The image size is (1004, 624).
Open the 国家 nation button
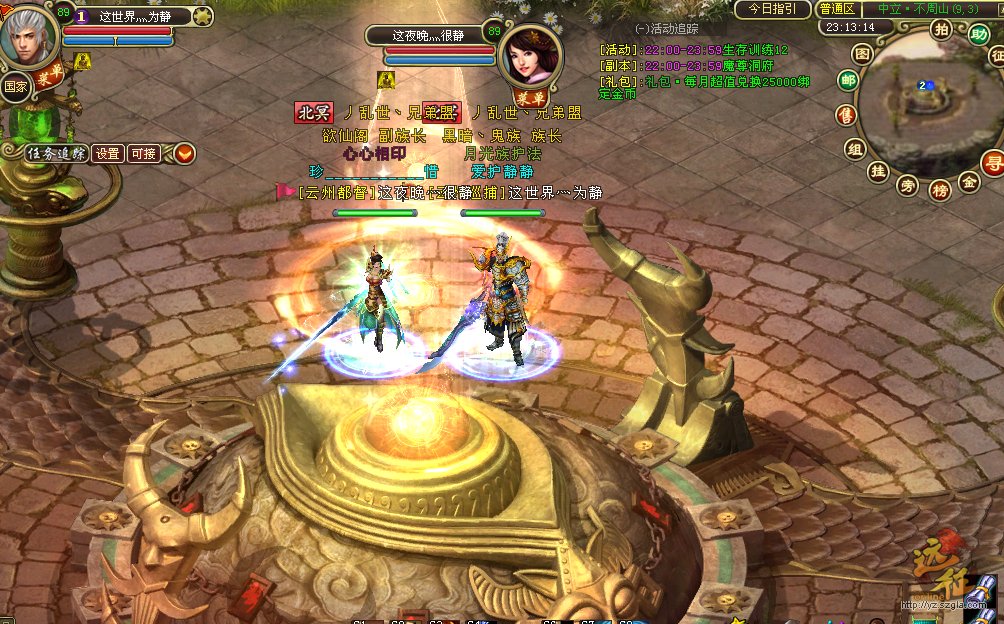(x=14, y=86)
